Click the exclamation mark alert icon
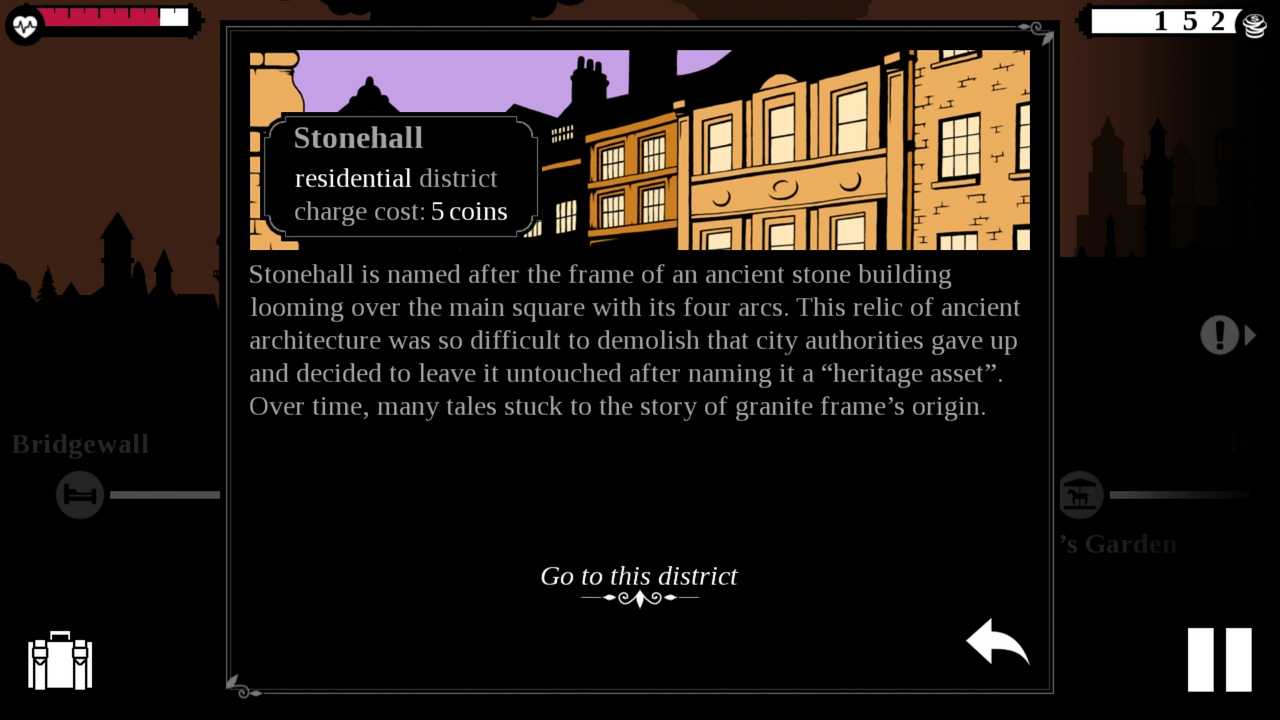The width and height of the screenshot is (1280, 720). (1219, 335)
